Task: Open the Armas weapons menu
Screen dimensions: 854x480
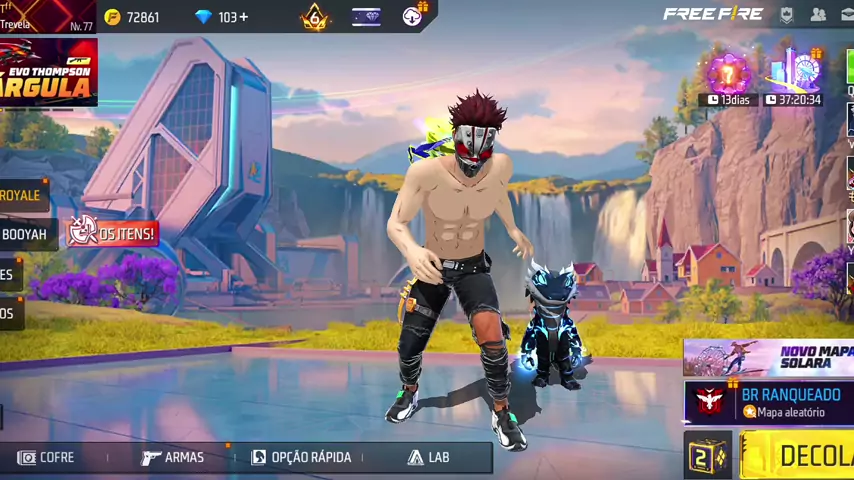Action: coord(173,457)
